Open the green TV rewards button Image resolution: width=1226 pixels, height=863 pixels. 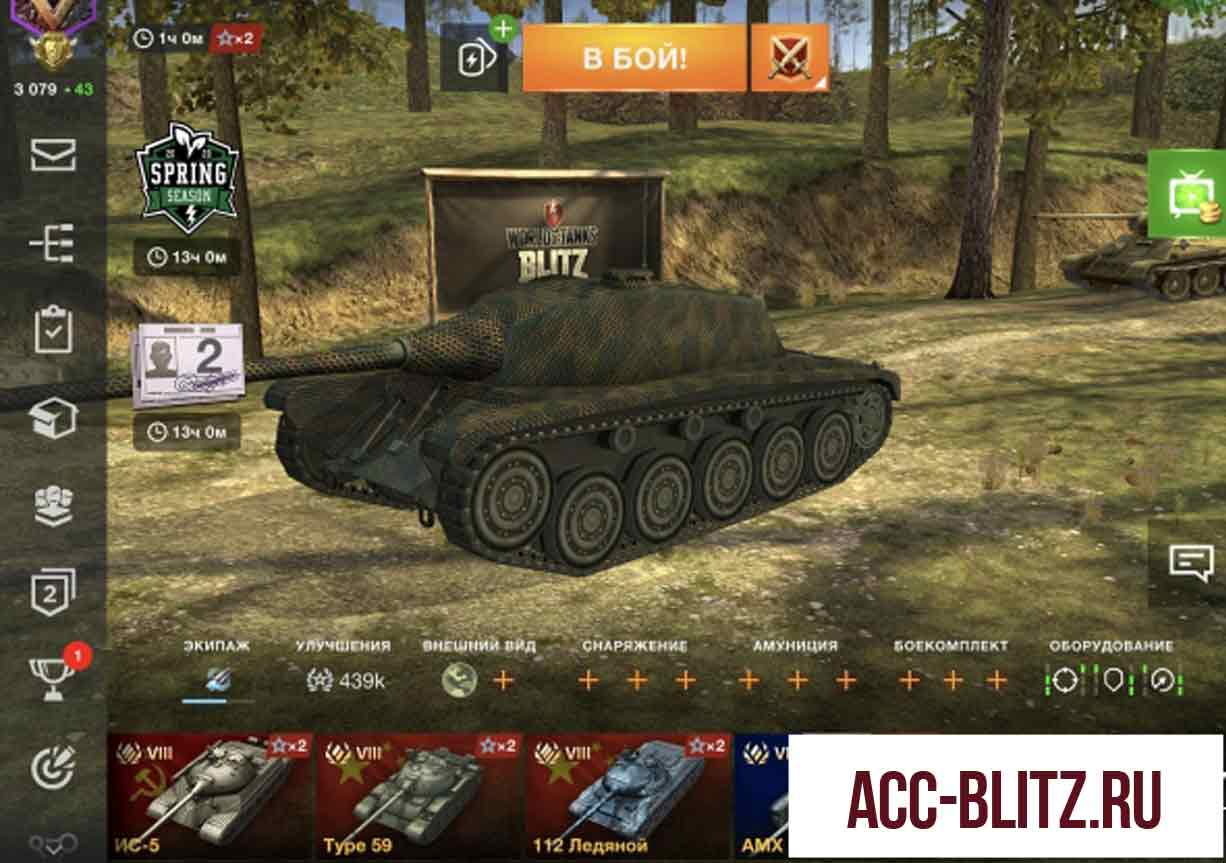point(1190,194)
